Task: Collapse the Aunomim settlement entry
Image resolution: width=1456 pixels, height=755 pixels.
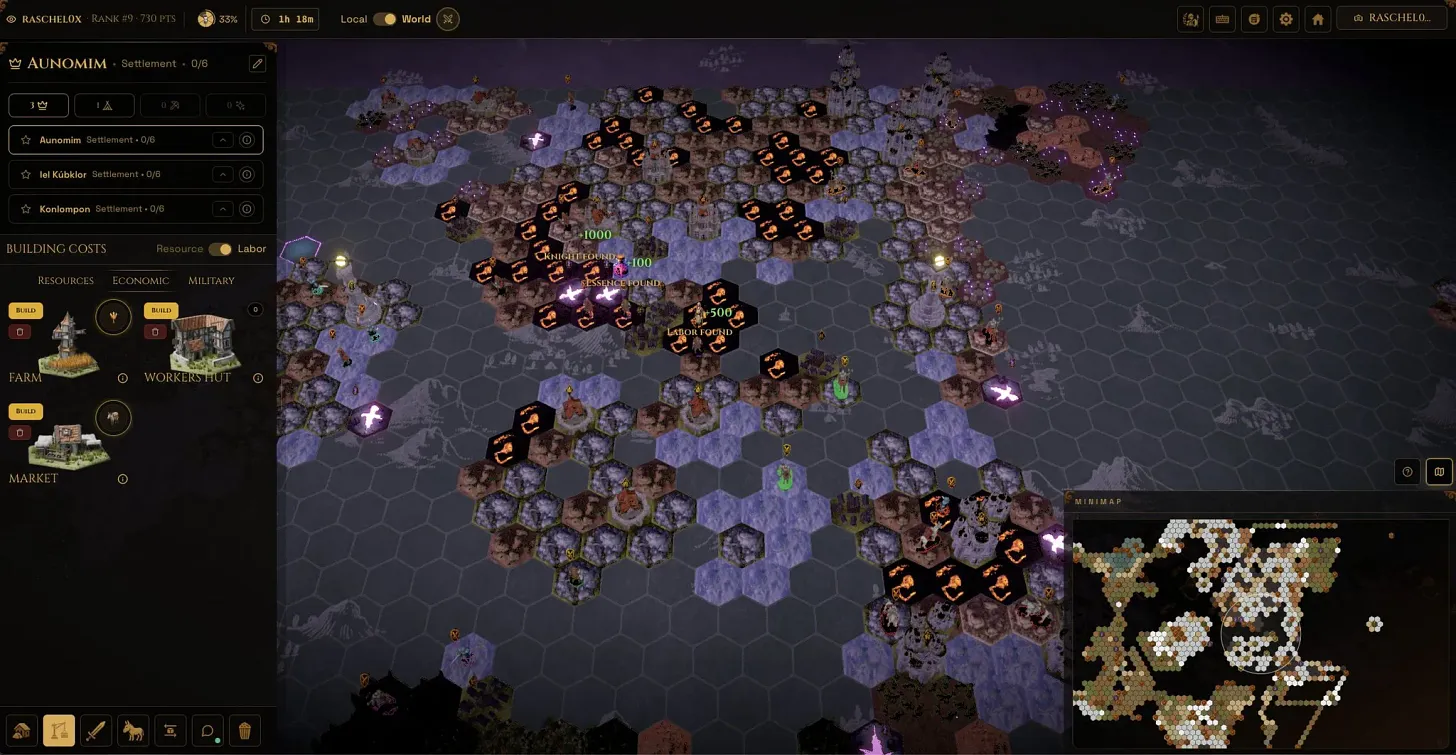Action: (x=223, y=139)
